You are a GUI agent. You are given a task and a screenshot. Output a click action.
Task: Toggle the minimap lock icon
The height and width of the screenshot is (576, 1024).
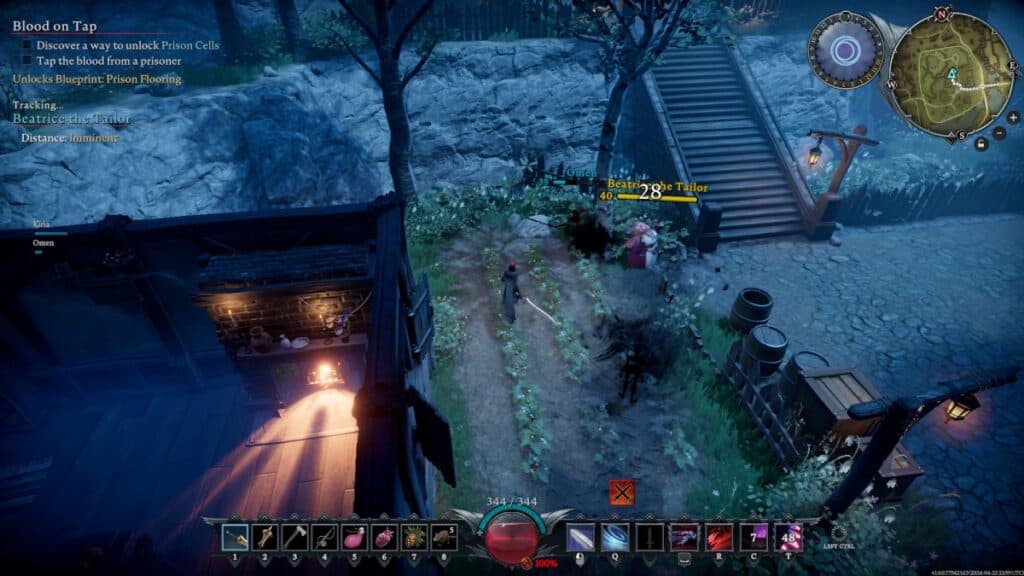(981, 143)
